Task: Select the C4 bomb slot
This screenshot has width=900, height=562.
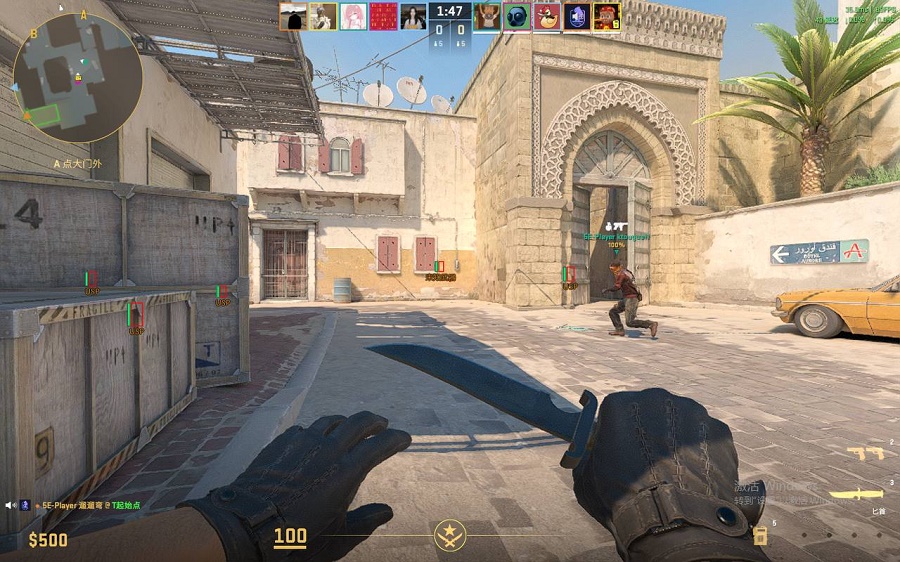Action: [760, 535]
